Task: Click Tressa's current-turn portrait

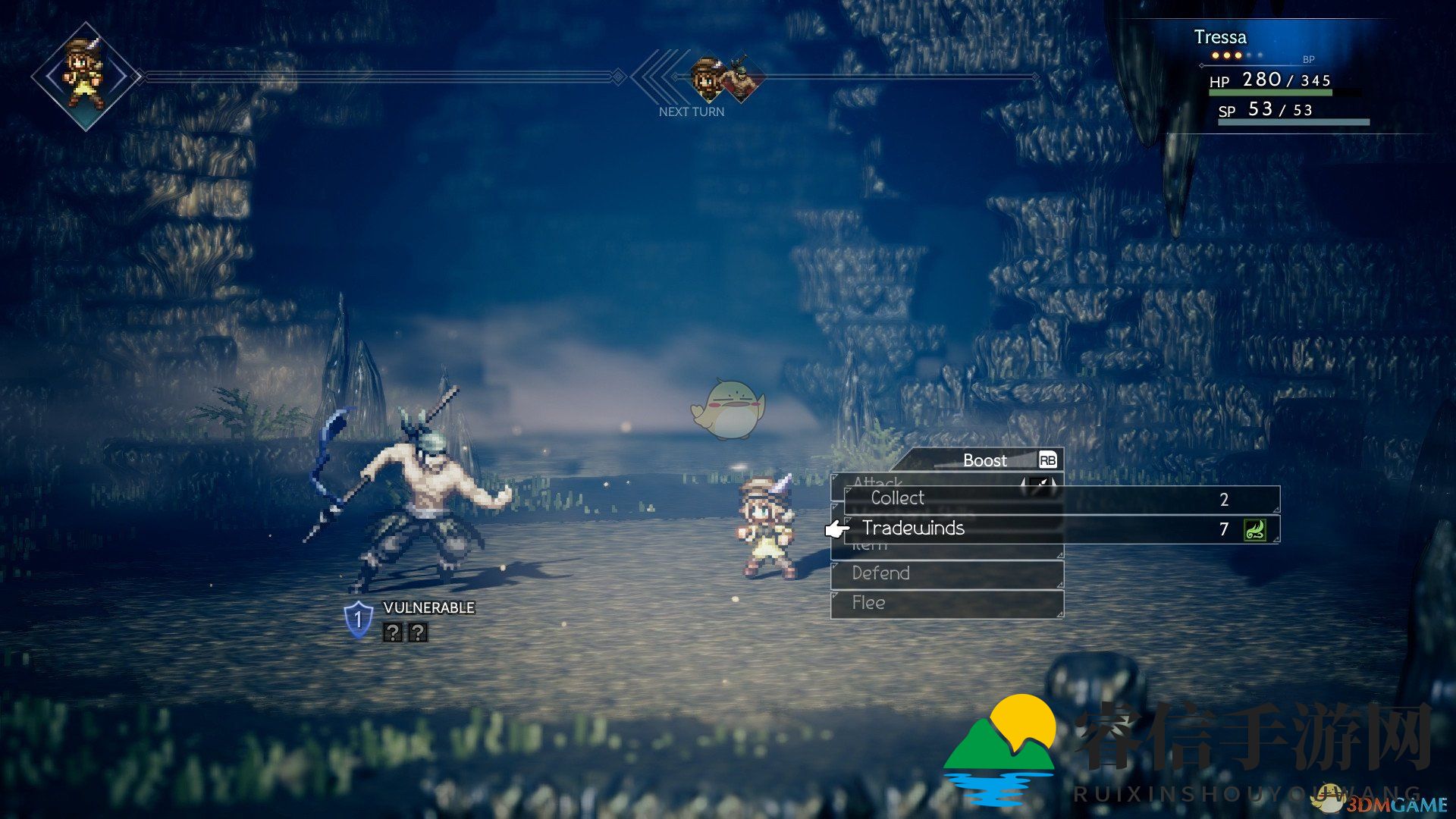Action: coord(86,77)
